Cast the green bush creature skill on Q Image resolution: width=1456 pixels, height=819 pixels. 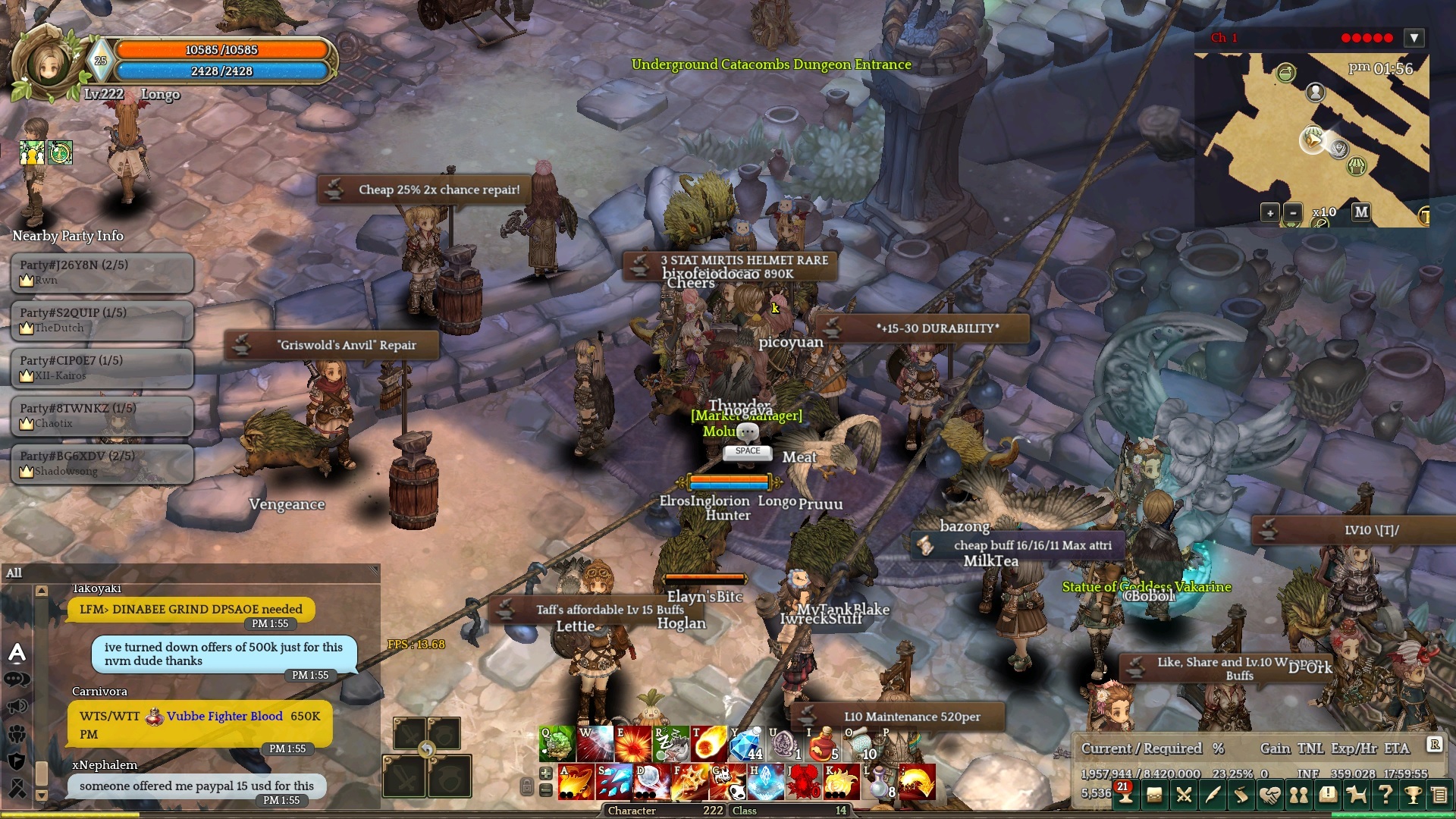click(557, 744)
